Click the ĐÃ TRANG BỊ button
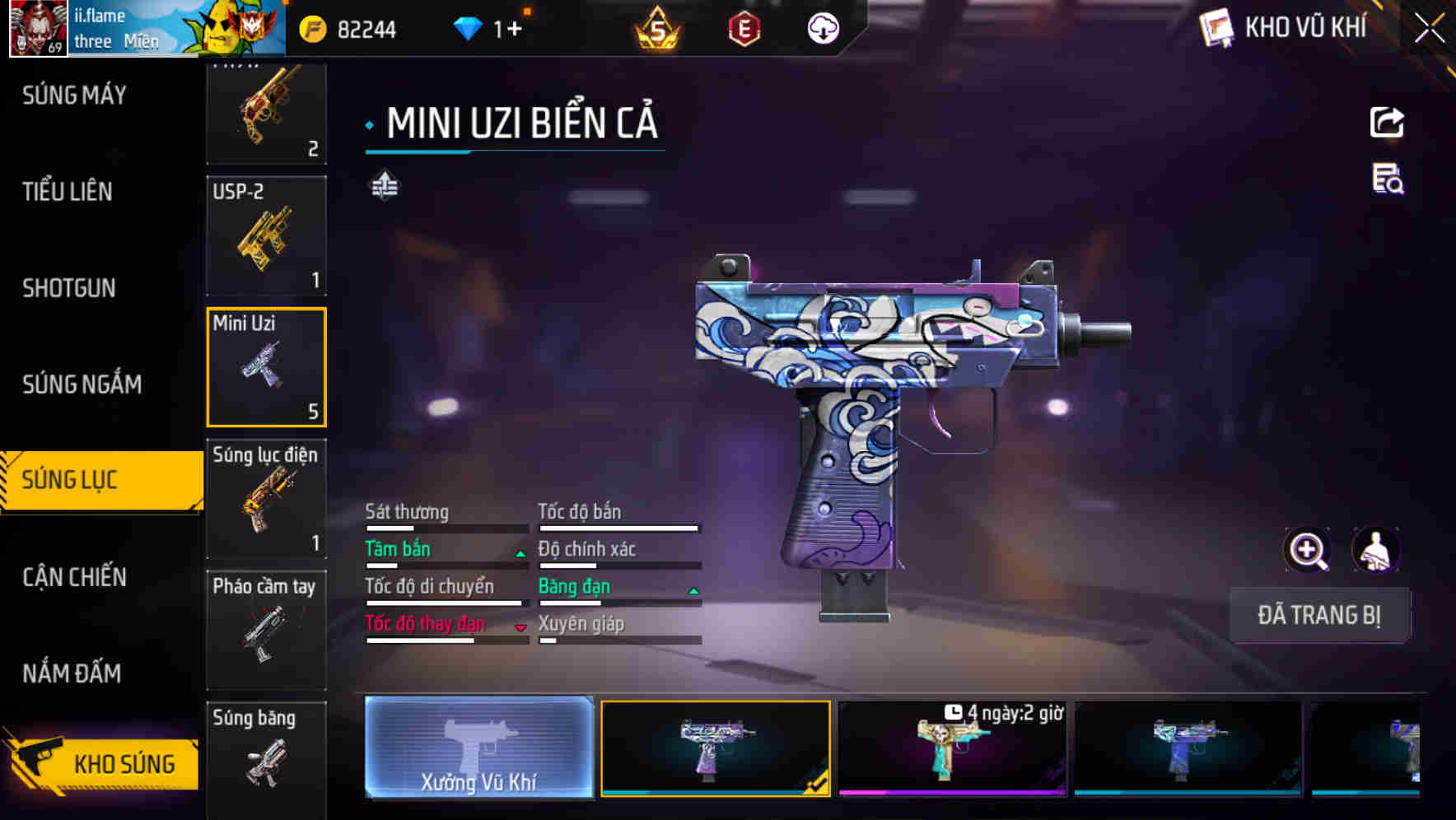This screenshot has width=1456, height=820. point(1318,615)
